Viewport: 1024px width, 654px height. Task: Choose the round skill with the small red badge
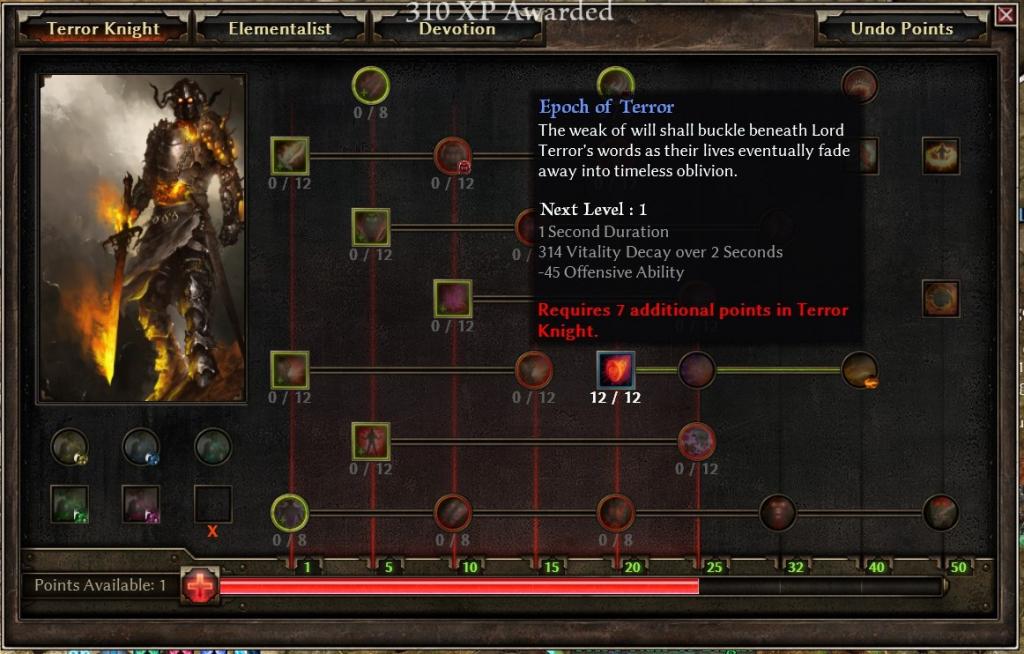pyautogui.click(x=453, y=156)
